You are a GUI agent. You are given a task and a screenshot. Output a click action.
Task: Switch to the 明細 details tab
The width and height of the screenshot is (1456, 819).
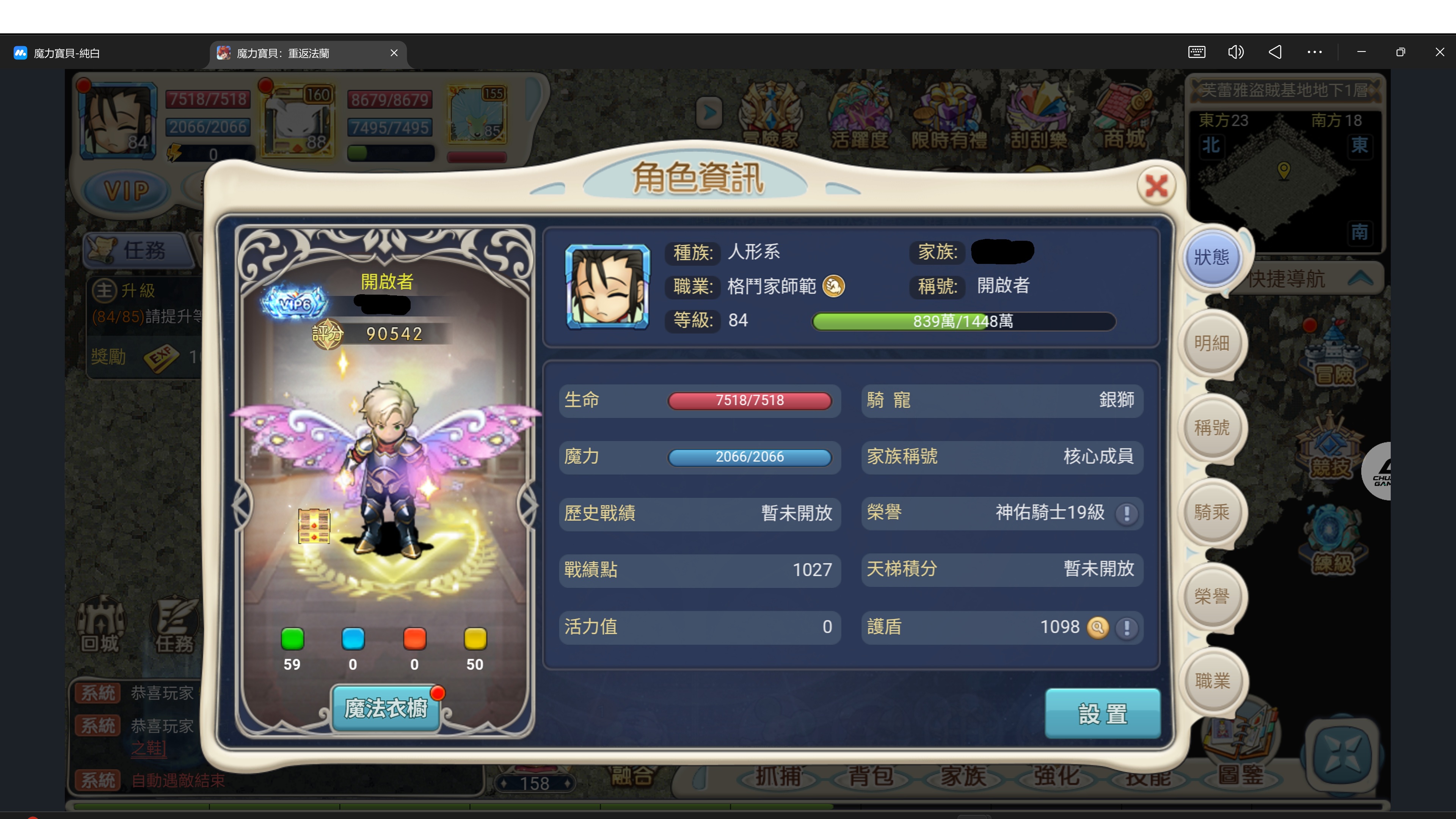(x=1212, y=343)
